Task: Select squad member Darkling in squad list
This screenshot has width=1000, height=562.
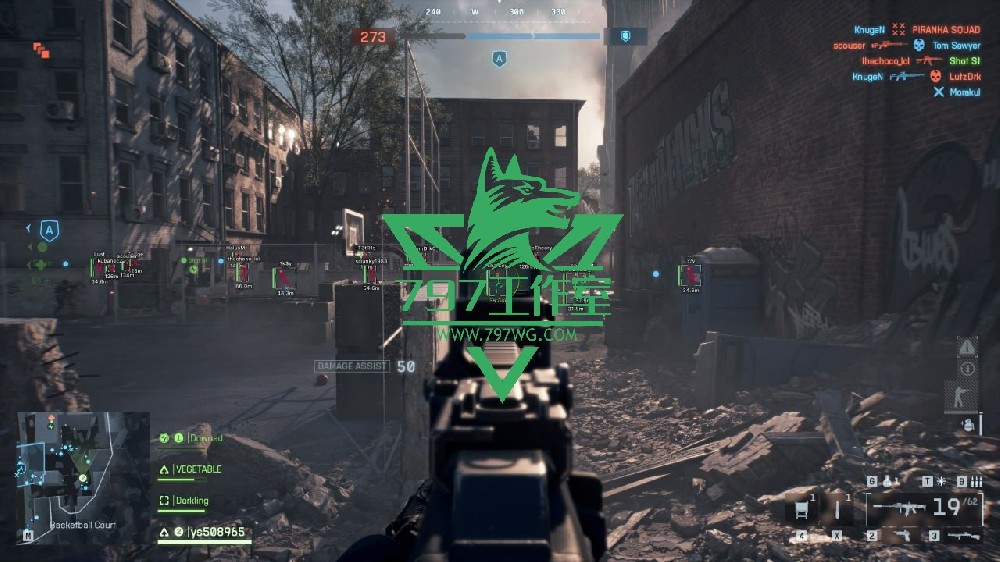Action: 197,499
